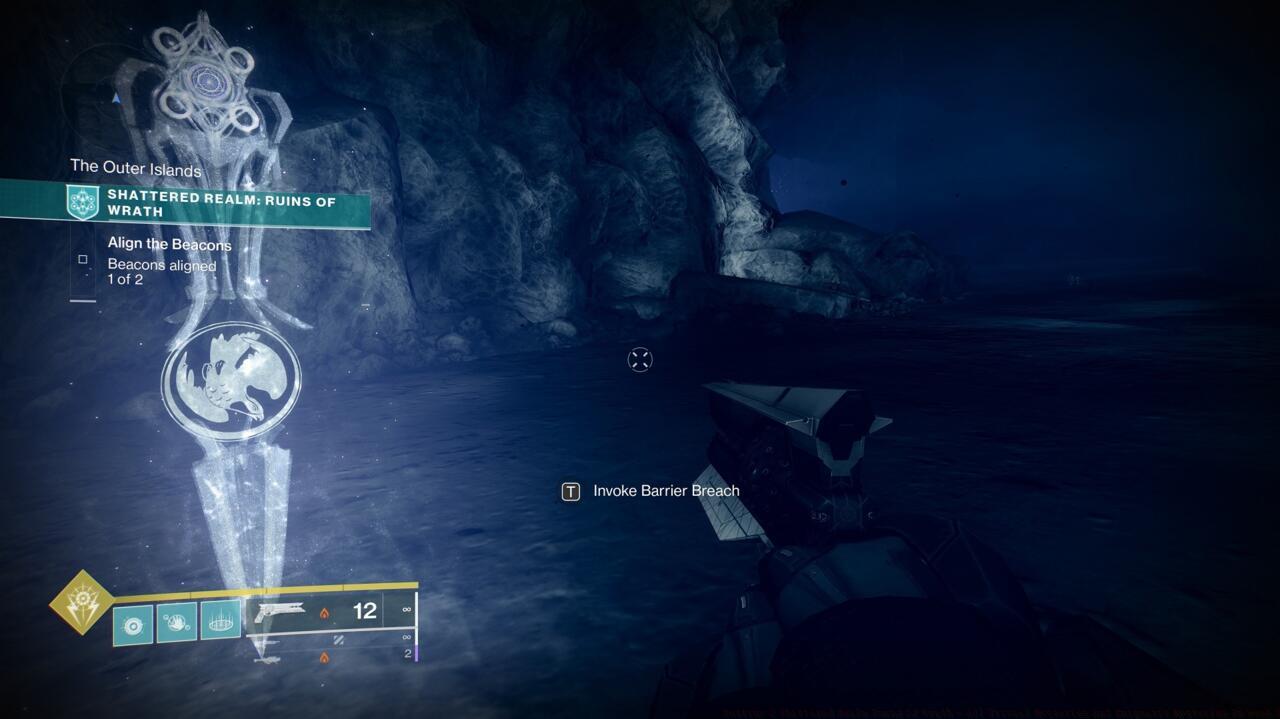Use the grenade ability with the orb icon
The height and width of the screenshot is (719, 1280).
click(x=133, y=622)
